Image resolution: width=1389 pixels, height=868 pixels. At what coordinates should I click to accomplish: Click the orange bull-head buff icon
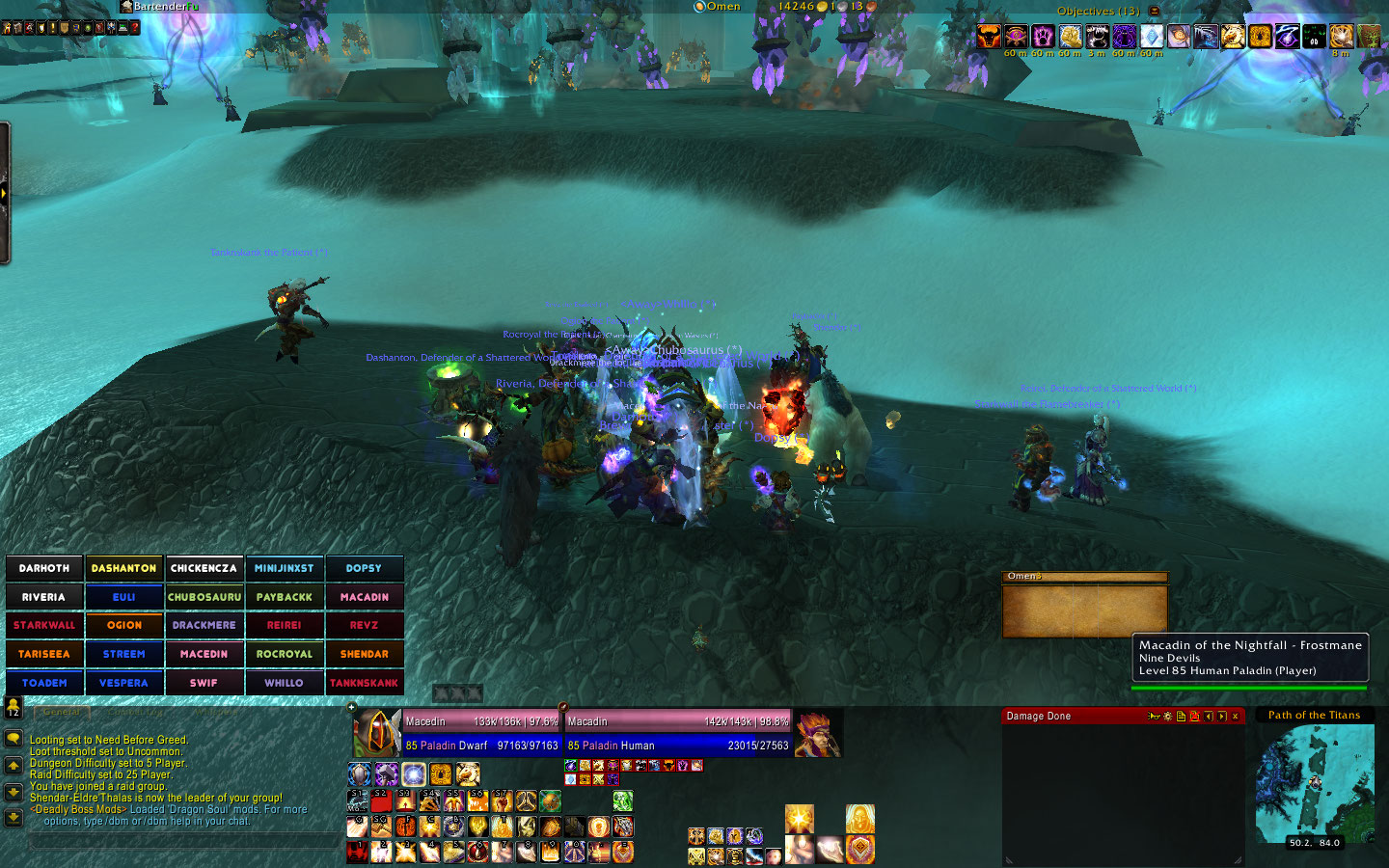pyautogui.click(x=989, y=37)
